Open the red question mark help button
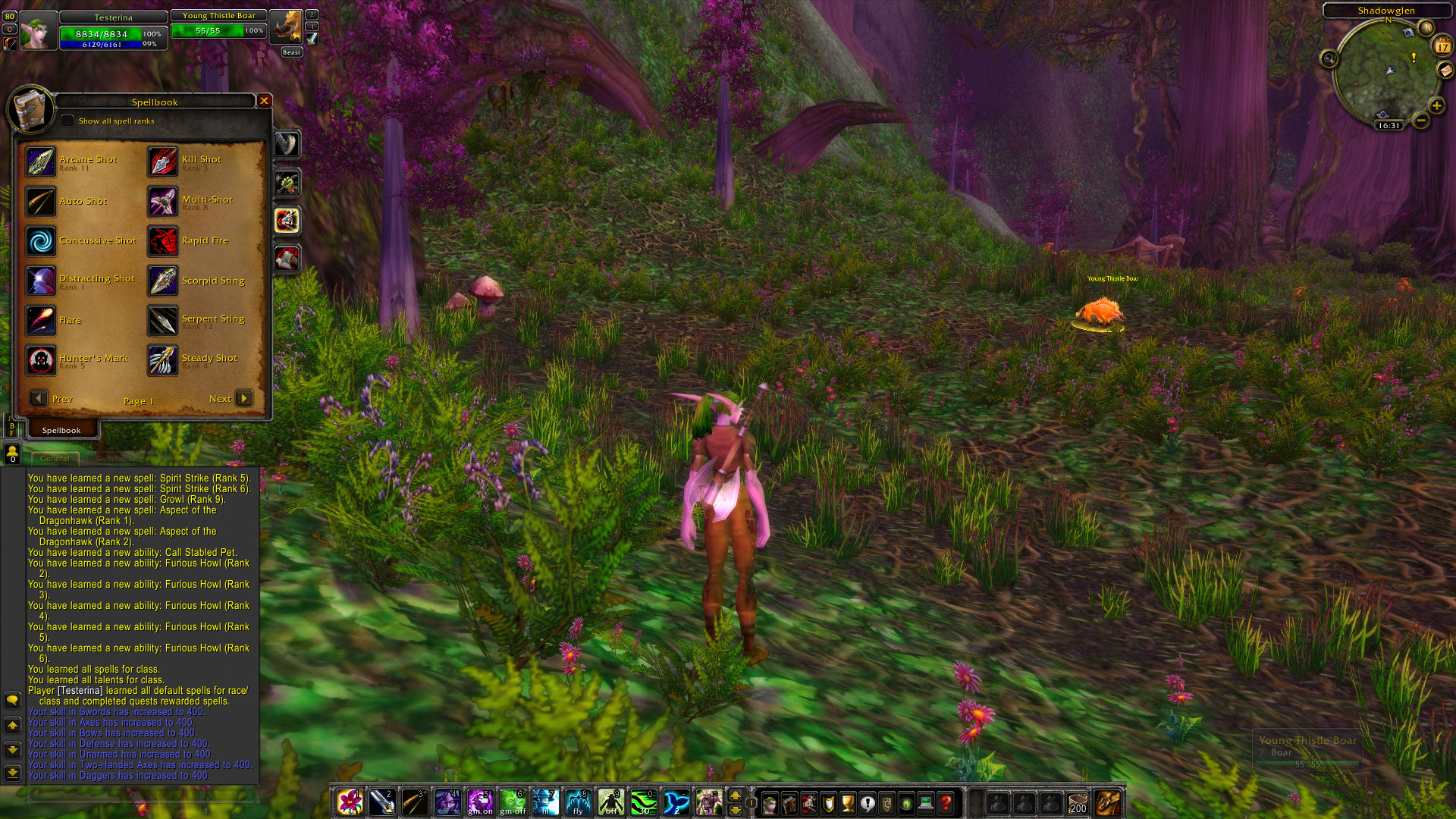The width and height of the screenshot is (1456, 819). click(x=946, y=802)
